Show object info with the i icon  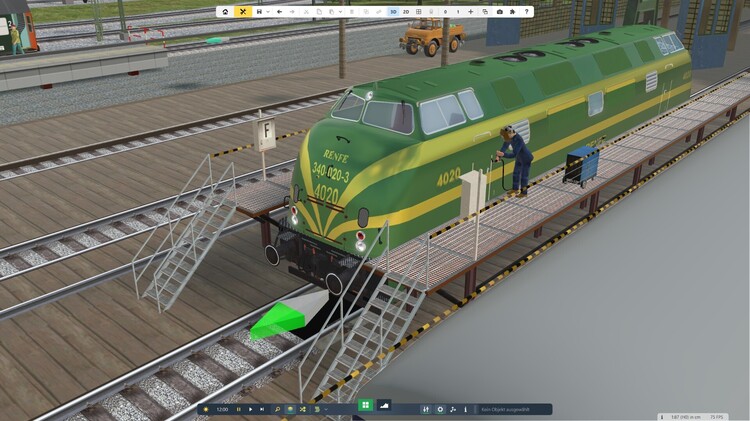(465, 409)
